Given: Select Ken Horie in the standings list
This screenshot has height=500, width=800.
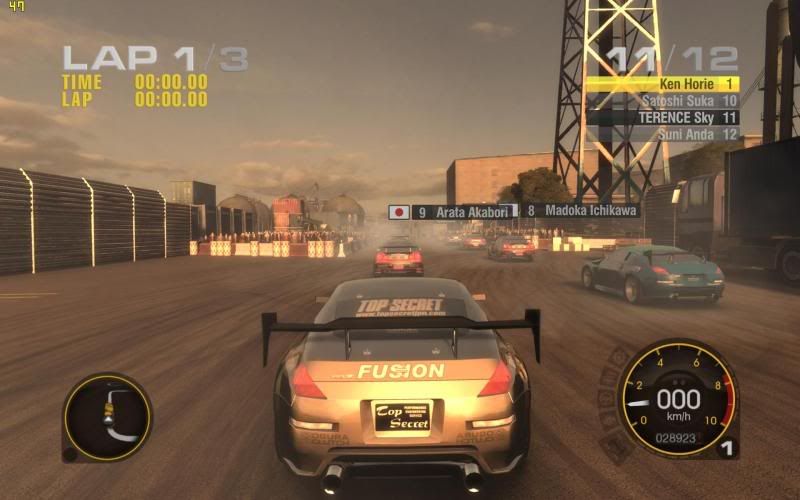Looking at the screenshot, I should point(662,85).
